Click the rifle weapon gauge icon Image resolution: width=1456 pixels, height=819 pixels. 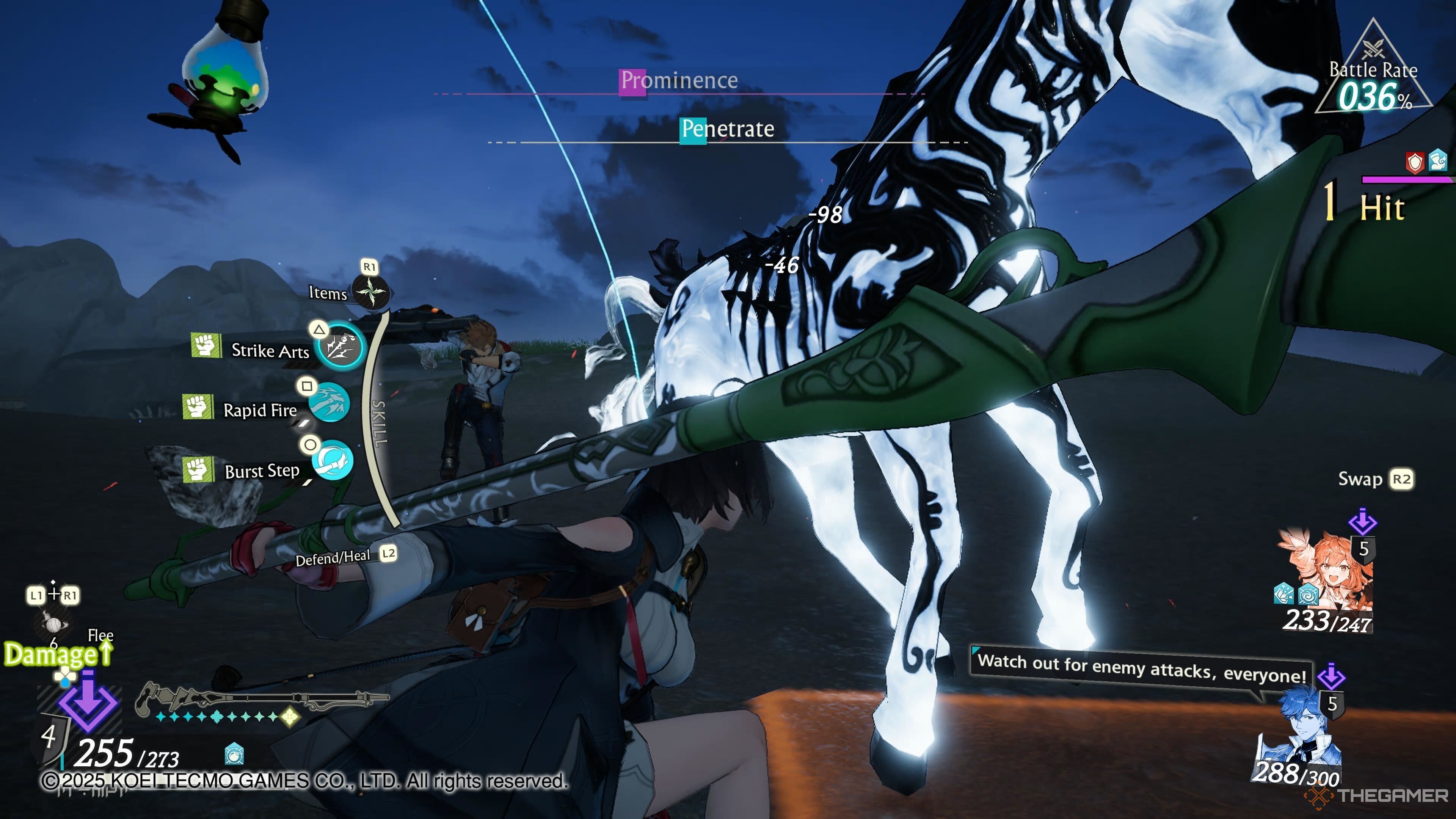tap(260, 698)
